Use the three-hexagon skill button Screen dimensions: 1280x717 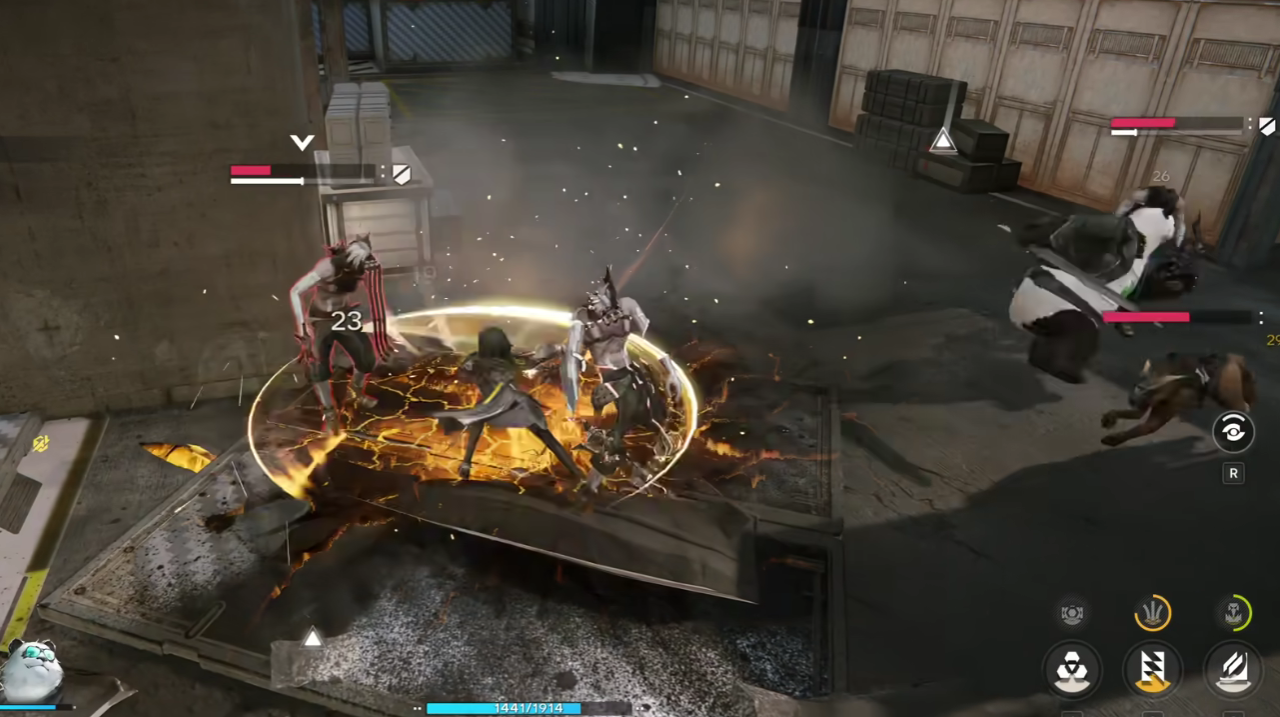tap(1072, 669)
